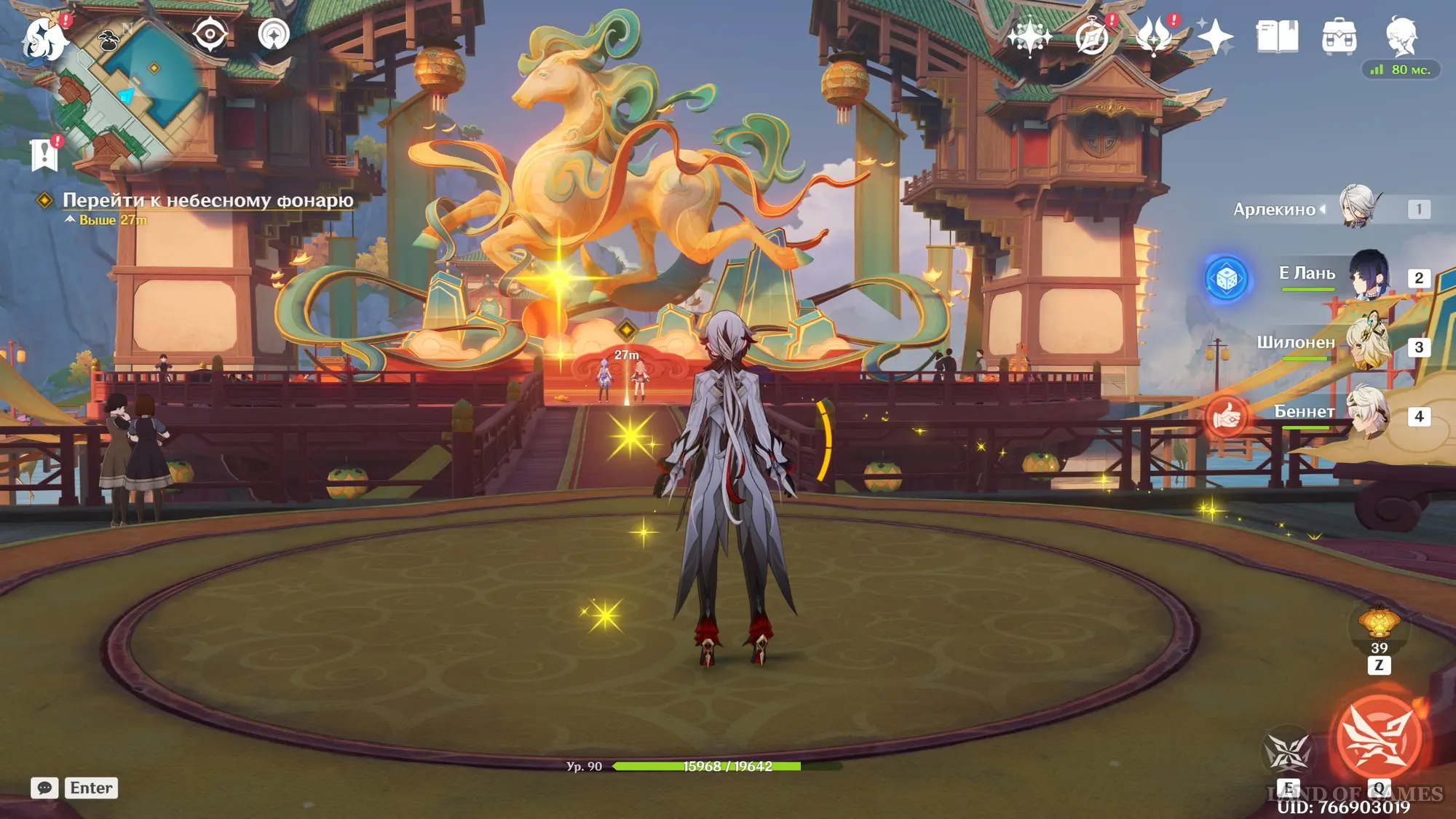The height and width of the screenshot is (819, 1456).
Task: Click the eye-shaped icon beside the minimap
Action: (x=210, y=34)
